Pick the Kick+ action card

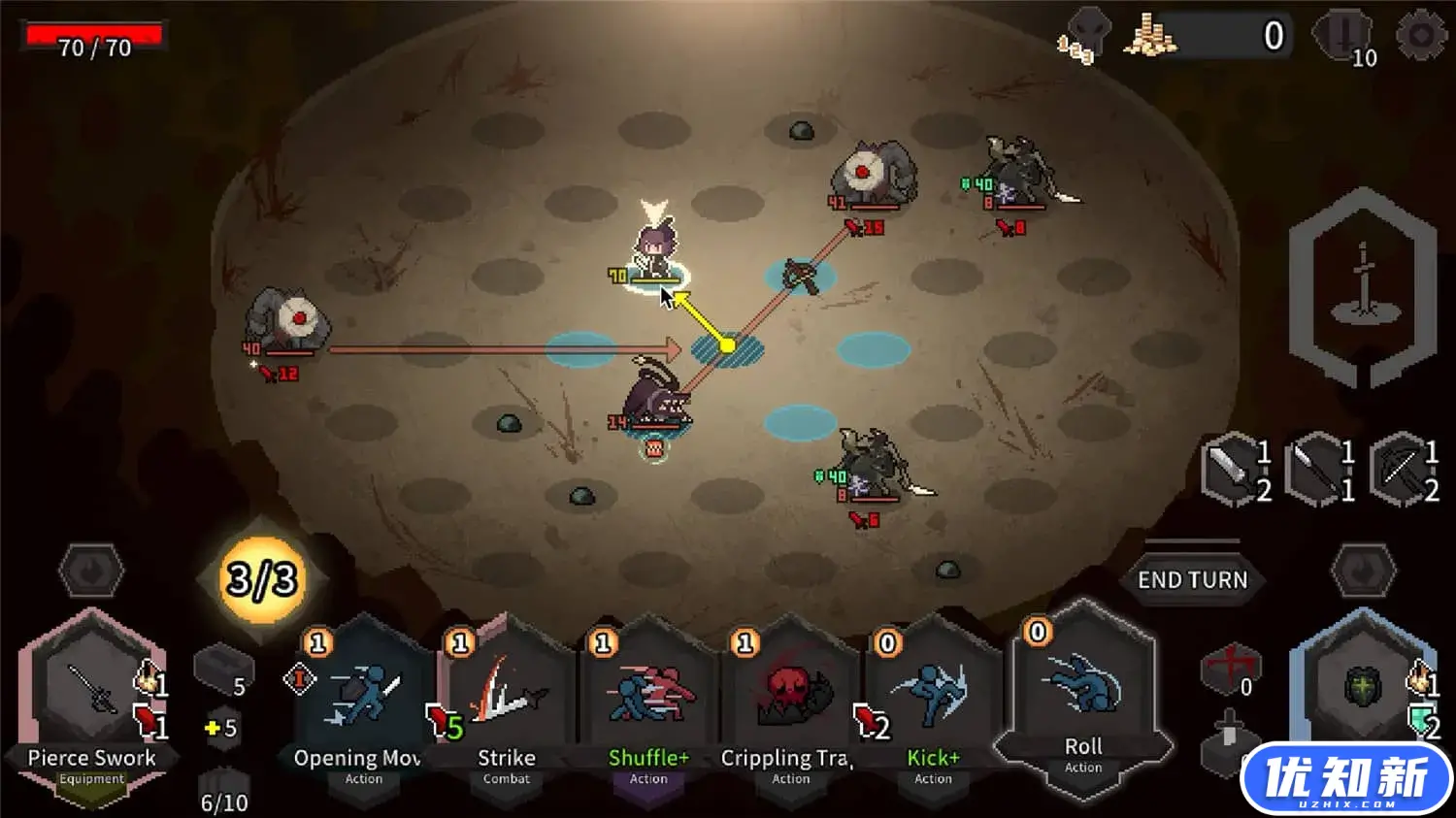[x=933, y=703]
